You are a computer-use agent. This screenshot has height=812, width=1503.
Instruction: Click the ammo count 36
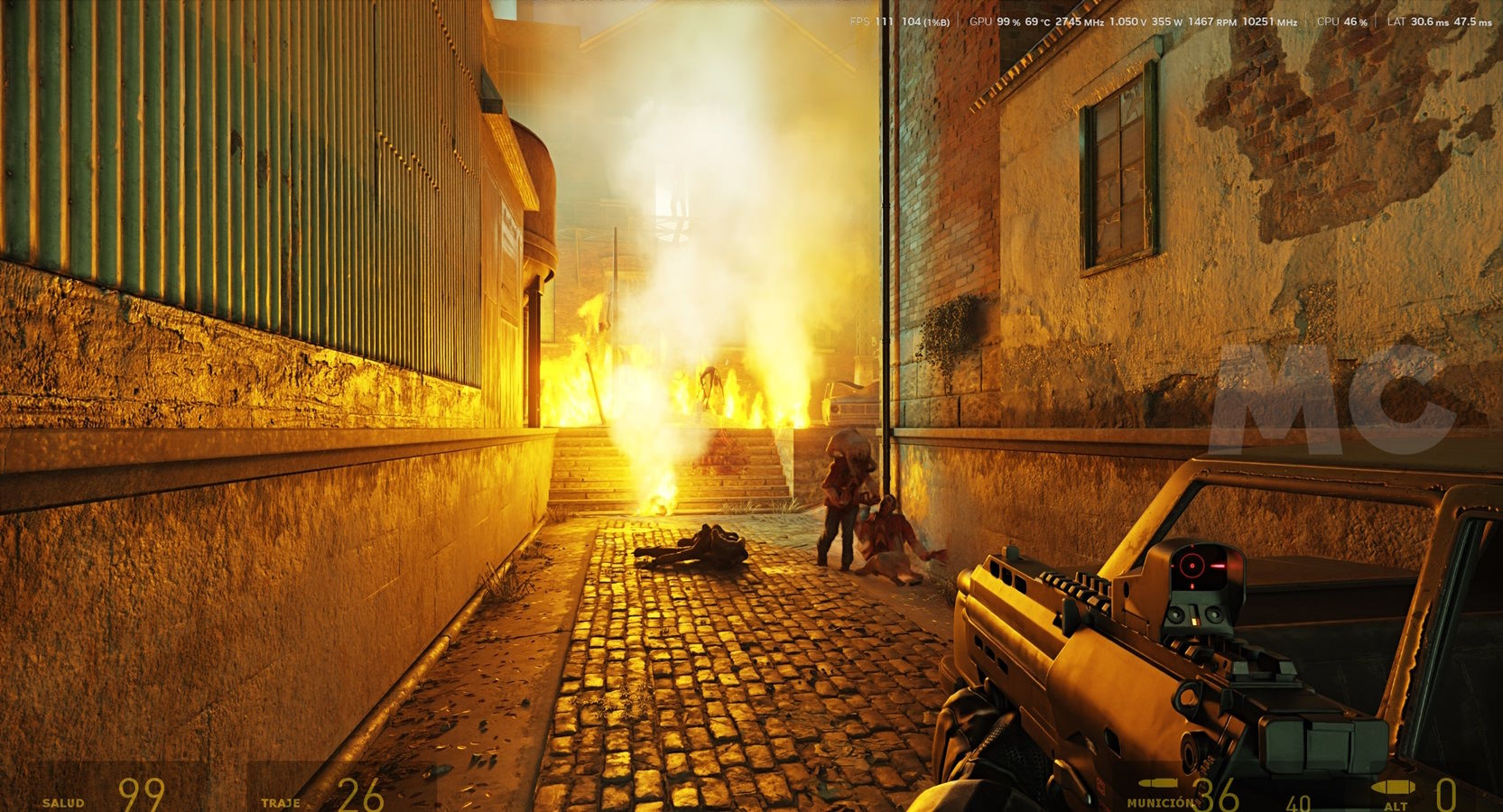point(1218,794)
